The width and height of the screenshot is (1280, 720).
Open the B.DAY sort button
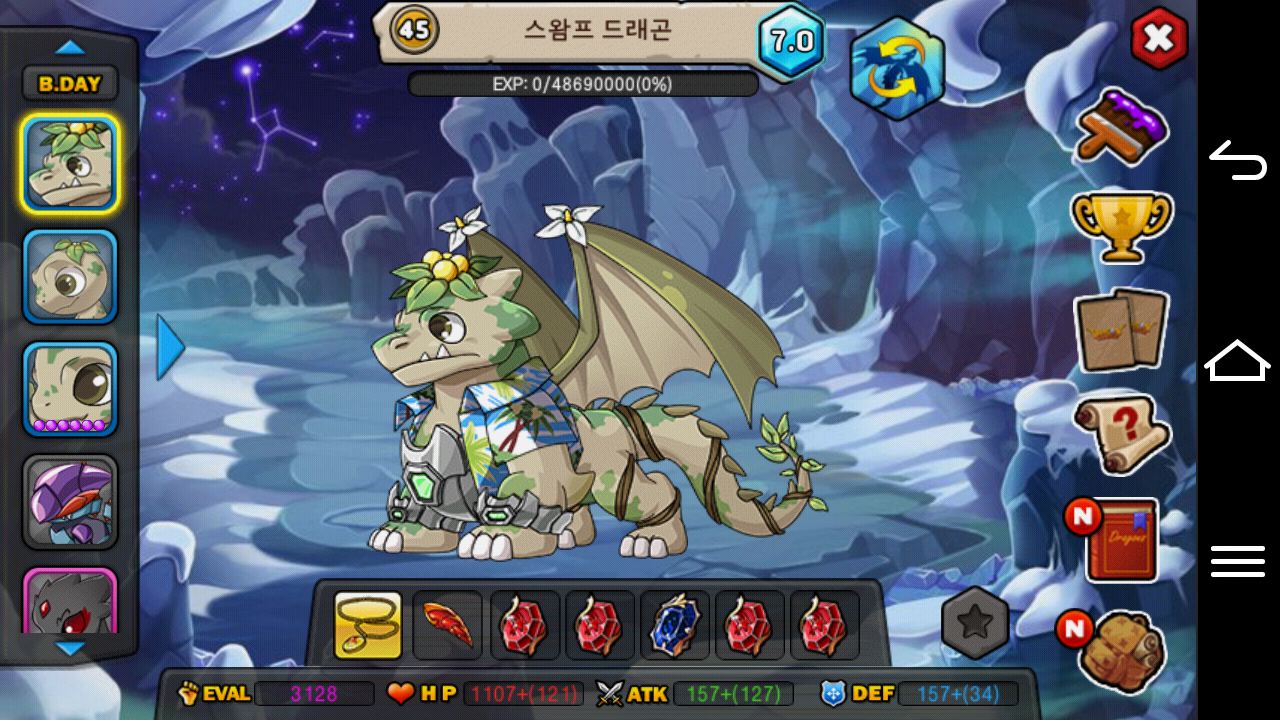pos(70,84)
